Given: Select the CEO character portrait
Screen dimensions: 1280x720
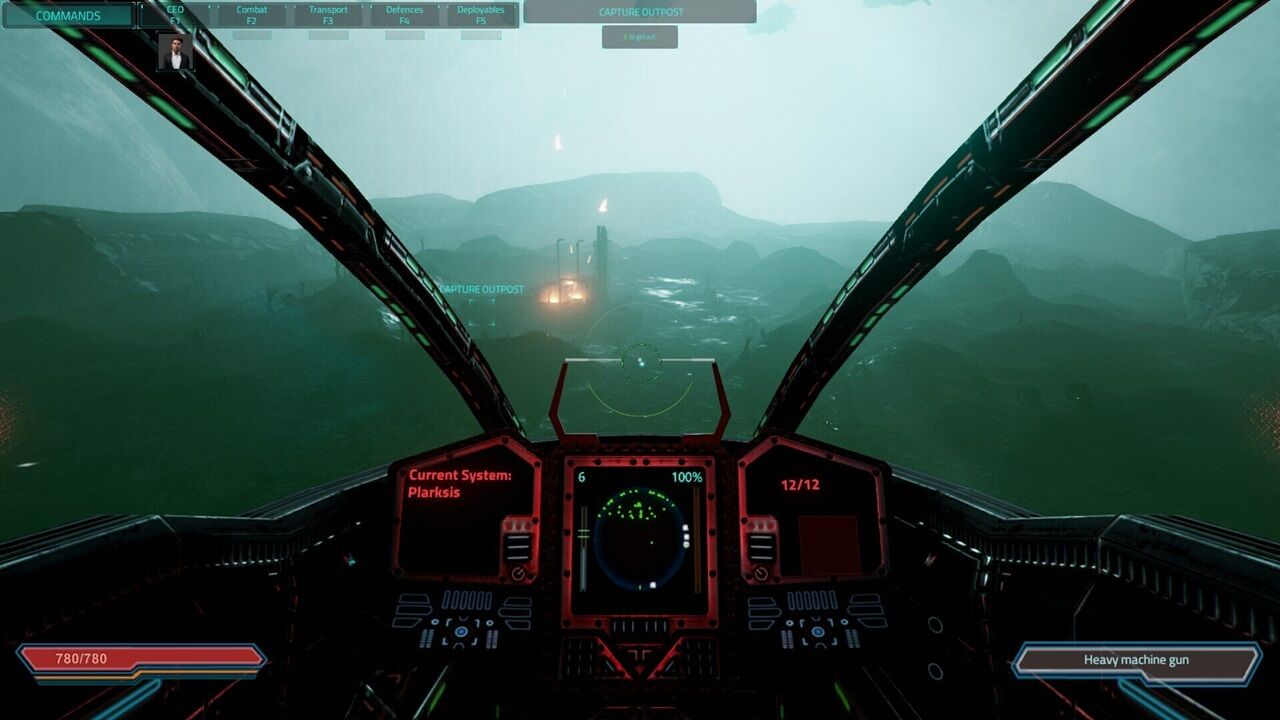Looking at the screenshot, I should [x=175, y=53].
